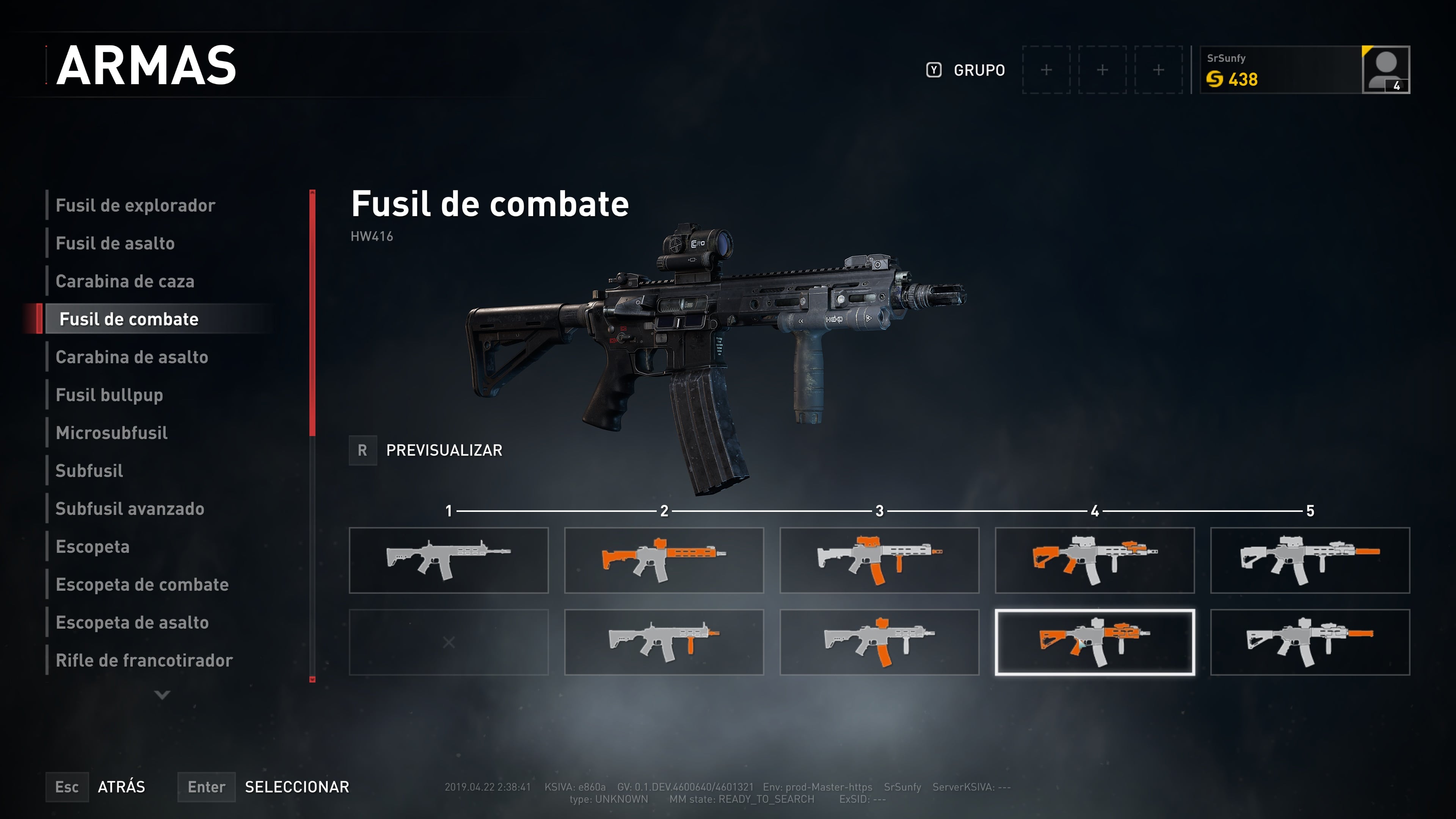This screenshot has width=1456, height=819.
Task: Select Fusil de explorador from weapon list
Action: (136, 205)
